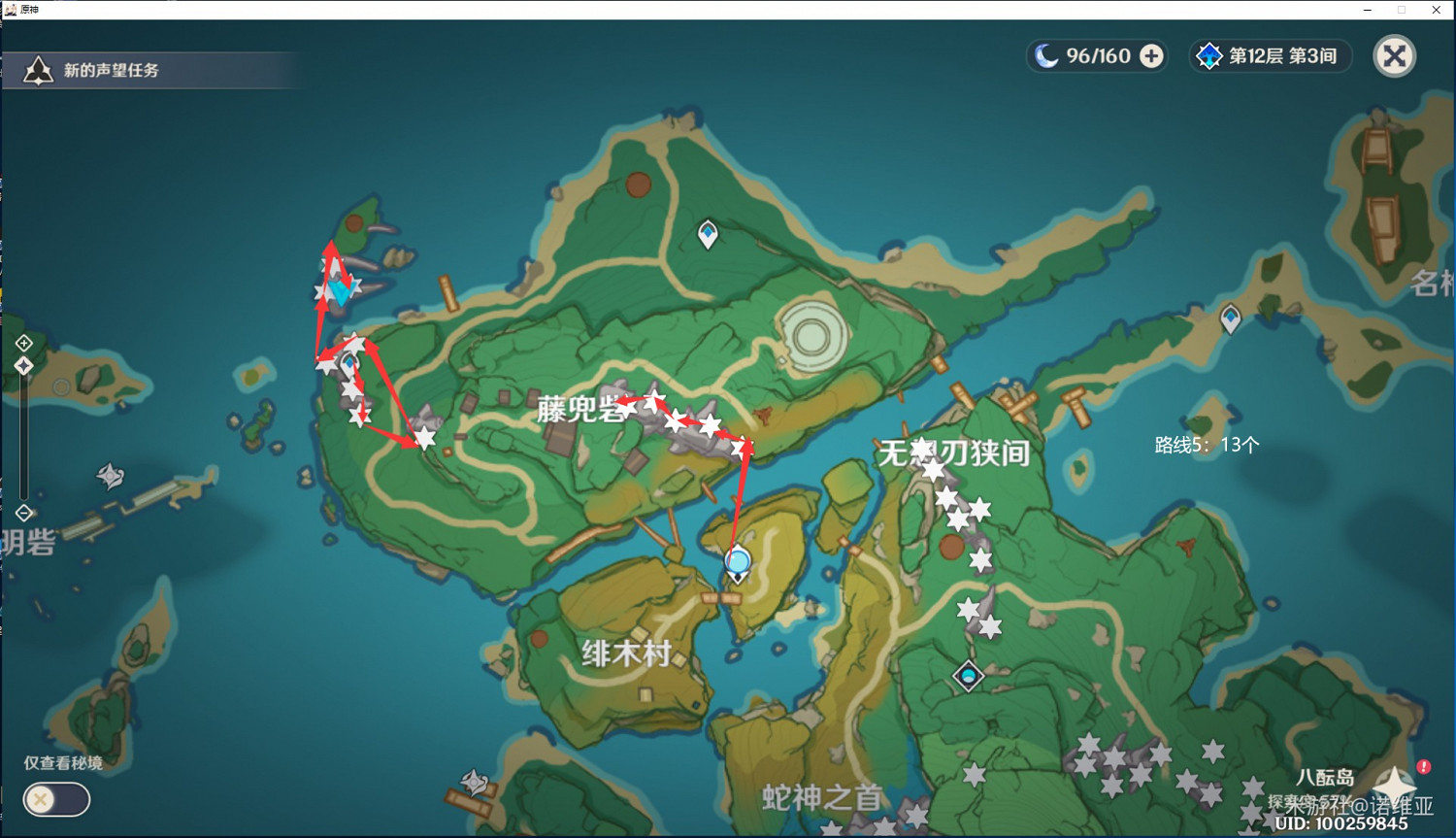Close the map with the circular X button
1456x838 pixels.
pyautogui.click(x=1395, y=55)
